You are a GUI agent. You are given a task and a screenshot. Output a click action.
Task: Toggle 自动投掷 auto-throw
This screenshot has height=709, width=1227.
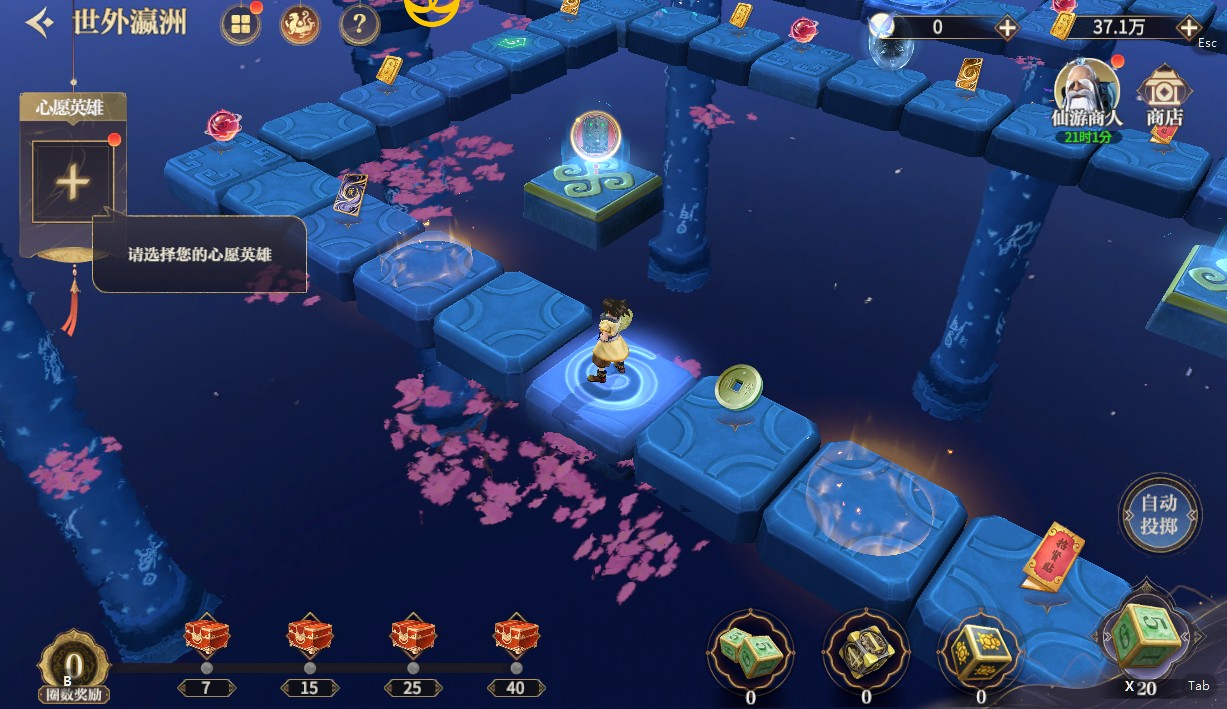coord(1159,515)
